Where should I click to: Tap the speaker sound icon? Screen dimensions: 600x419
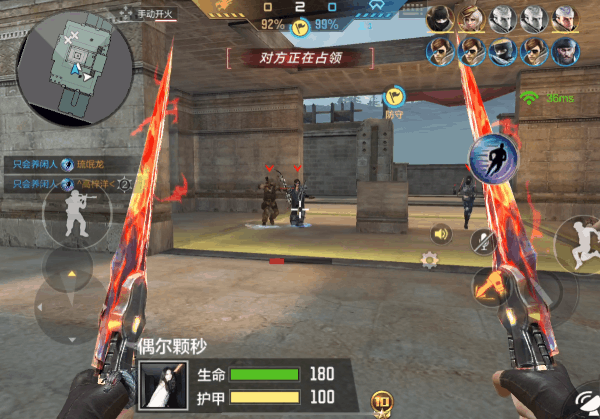pyautogui.click(x=438, y=234)
